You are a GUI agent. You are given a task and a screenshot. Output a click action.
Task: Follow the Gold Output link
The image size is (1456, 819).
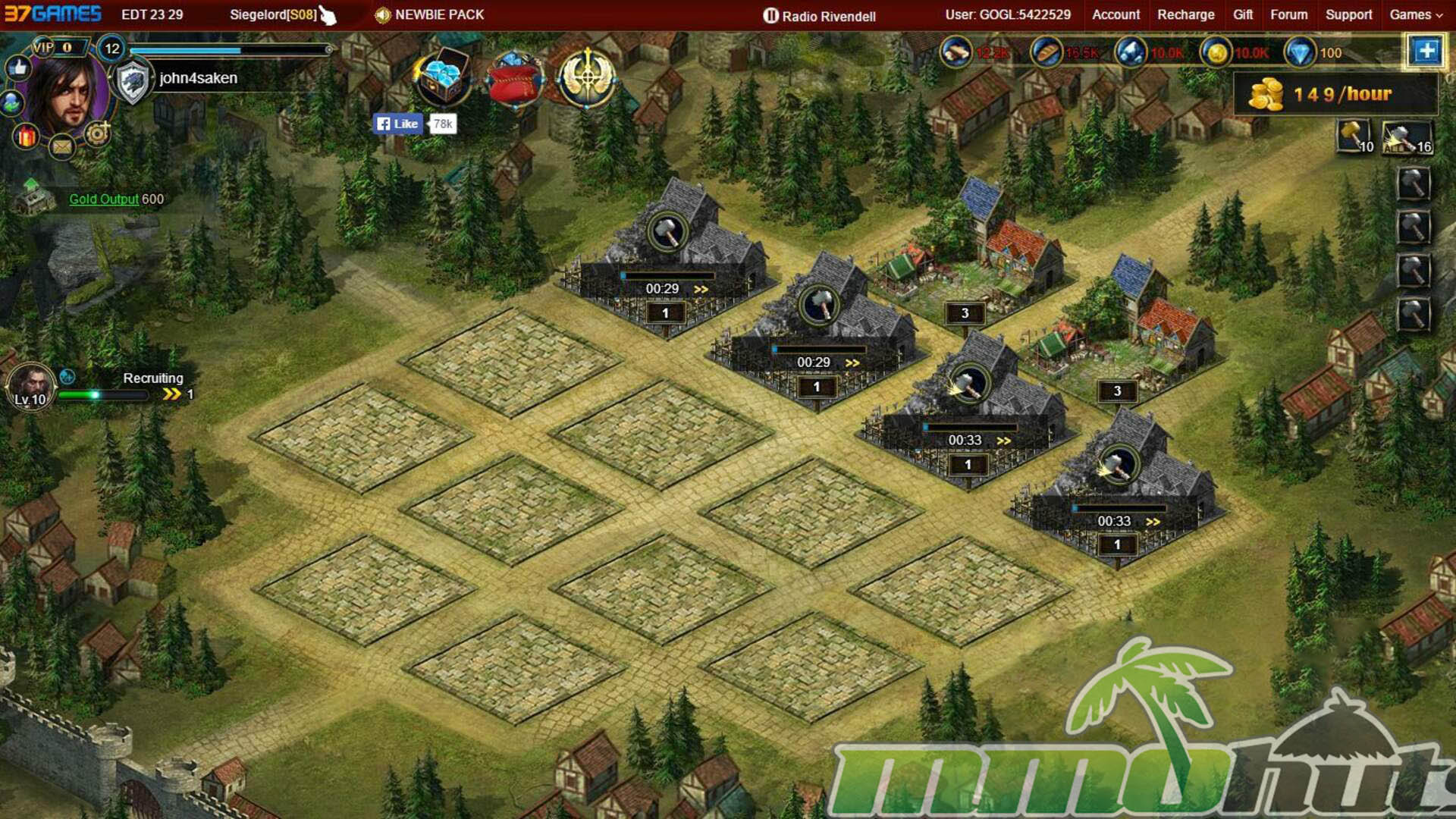pos(104,199)
